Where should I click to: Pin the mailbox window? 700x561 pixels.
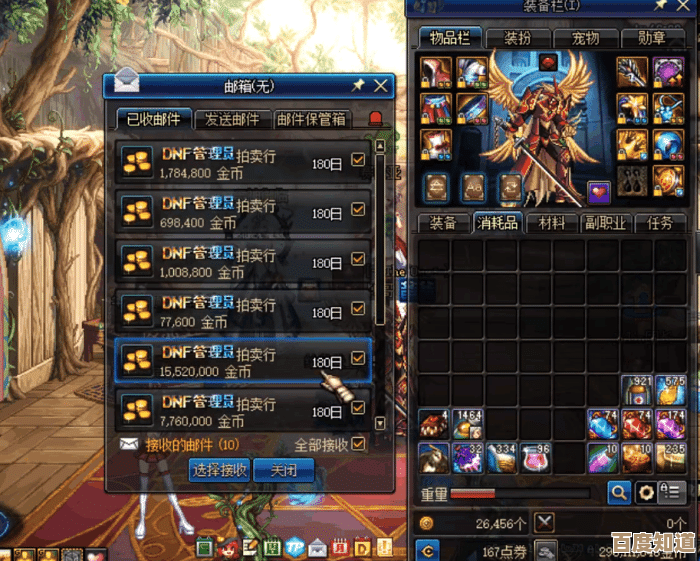click(x=358, y=86)
